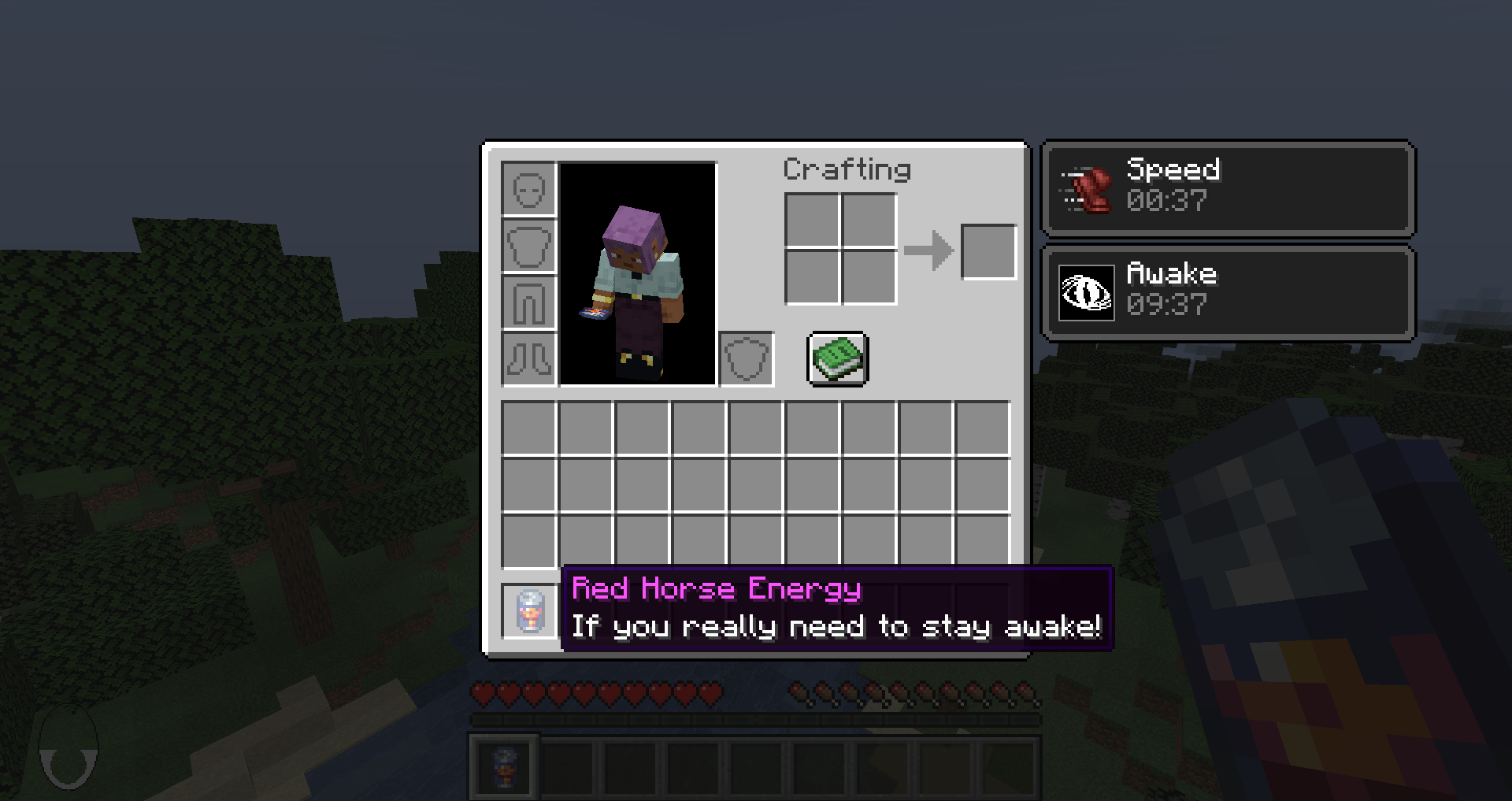Click the top-left crafting grid slot
This screenshot has height=801, width=1512.
tap(813, 221)
